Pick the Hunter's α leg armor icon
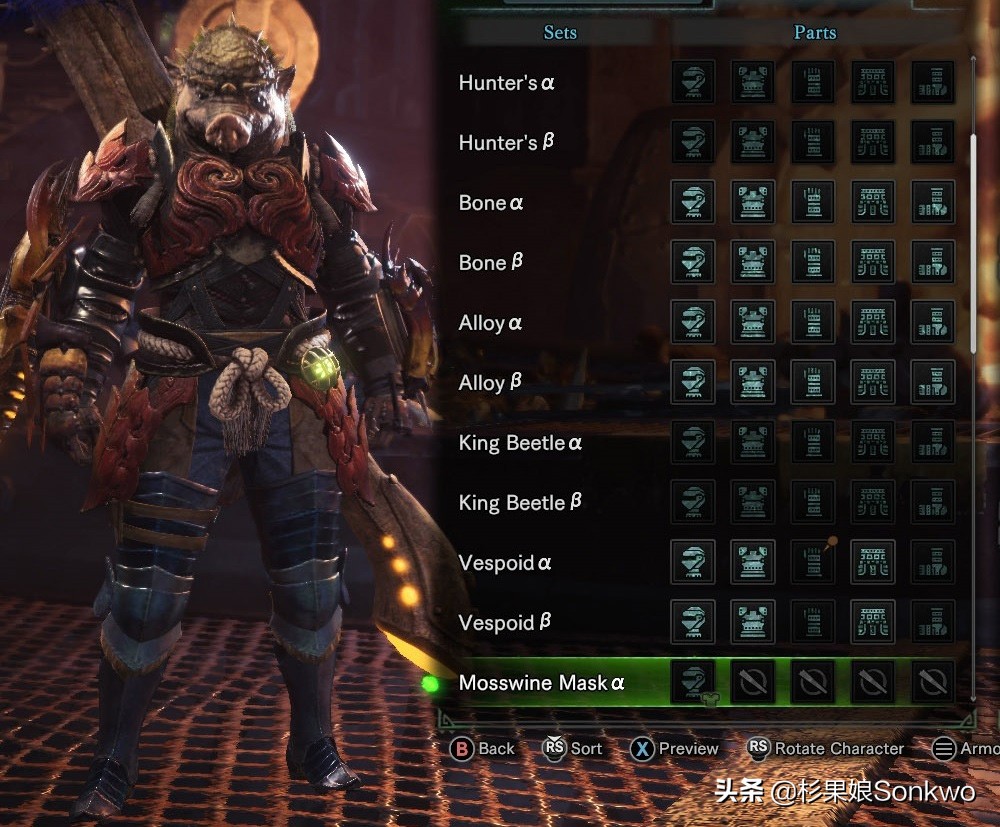 [x=933, y=82]
